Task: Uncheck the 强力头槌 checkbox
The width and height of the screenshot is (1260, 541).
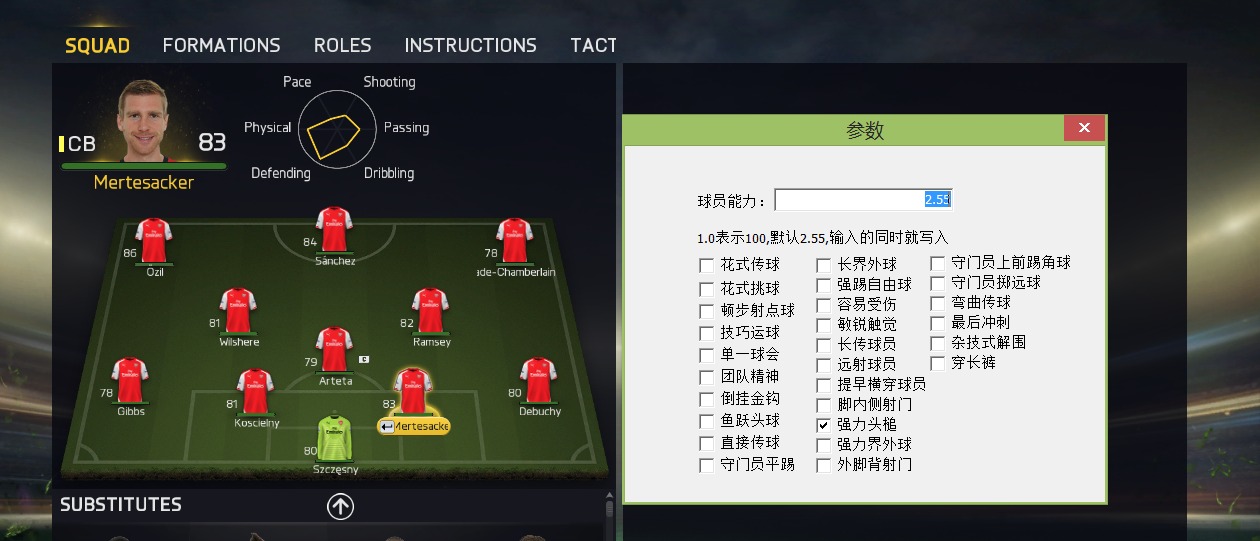Action: pos(824,425)
